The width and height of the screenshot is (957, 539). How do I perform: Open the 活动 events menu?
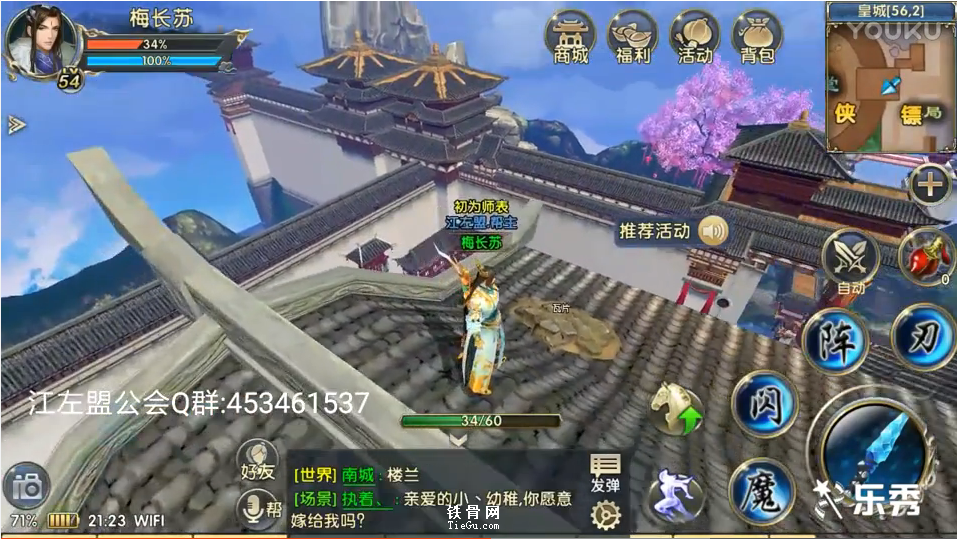(x=694, y=37)
